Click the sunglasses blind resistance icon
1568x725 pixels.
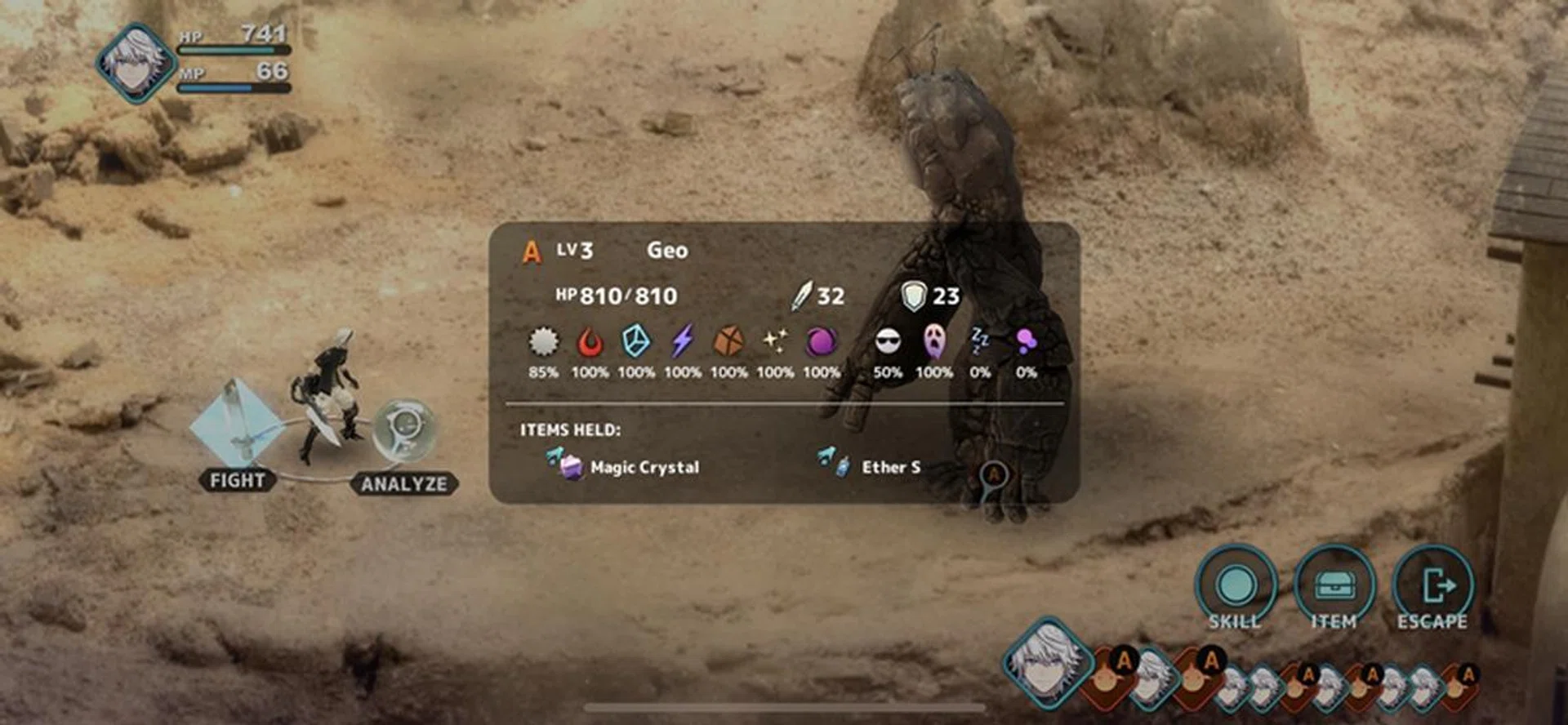[888, 341]
